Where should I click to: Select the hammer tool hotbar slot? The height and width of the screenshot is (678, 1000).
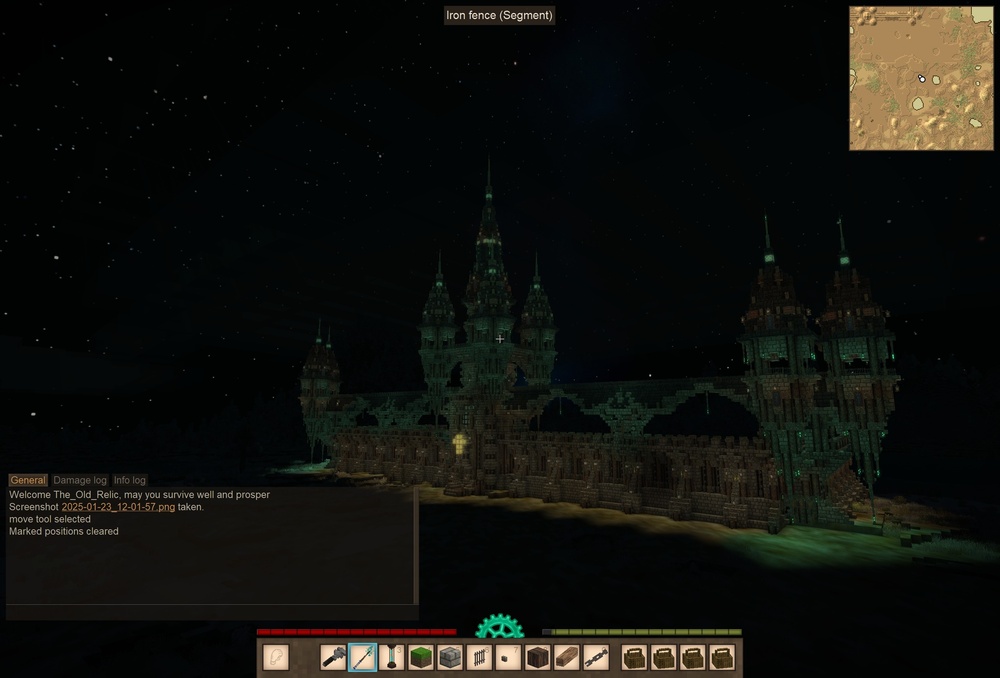click(334, 657)
